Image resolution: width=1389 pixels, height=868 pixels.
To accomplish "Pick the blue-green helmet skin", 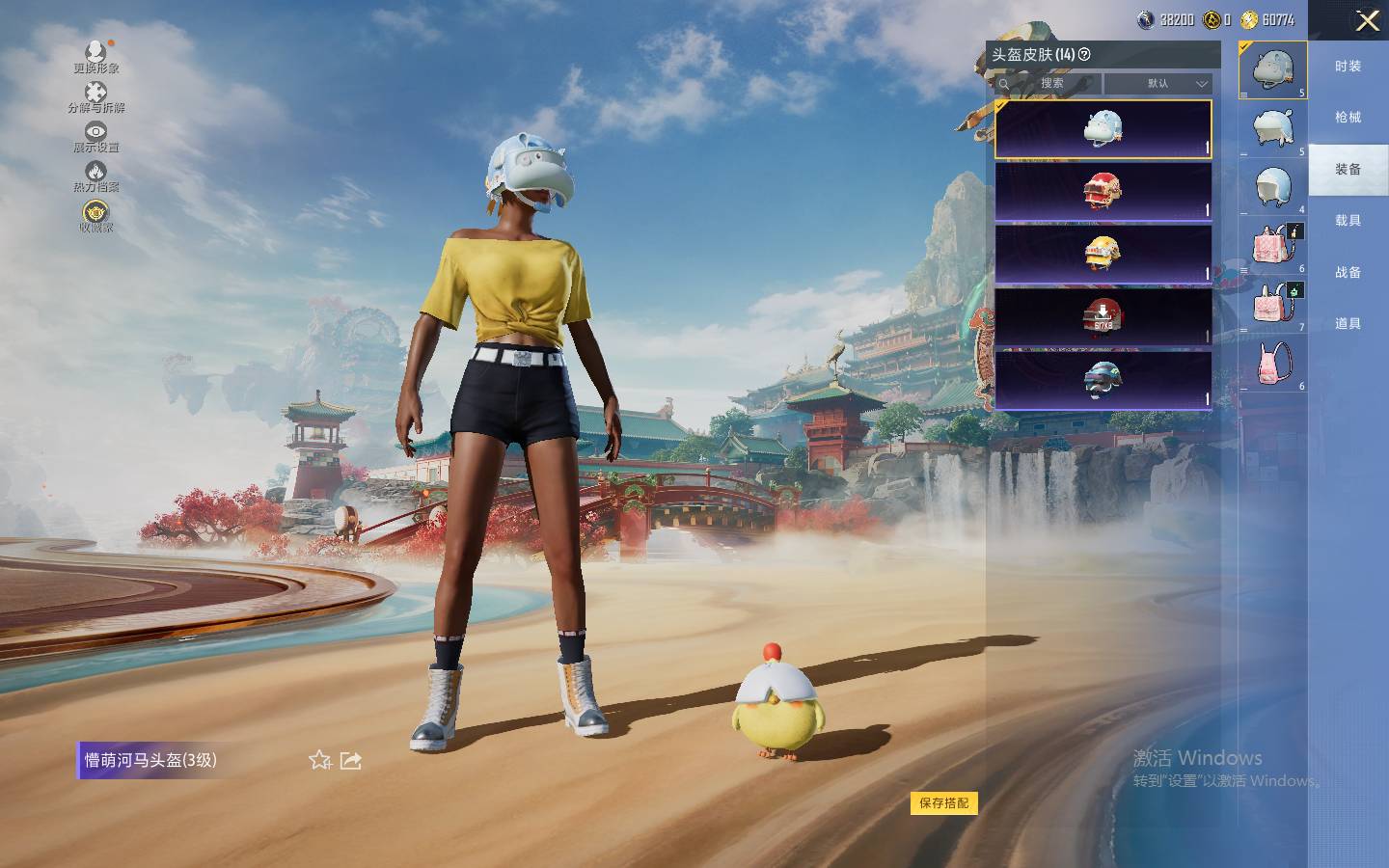I will [x=1103, y=379].
